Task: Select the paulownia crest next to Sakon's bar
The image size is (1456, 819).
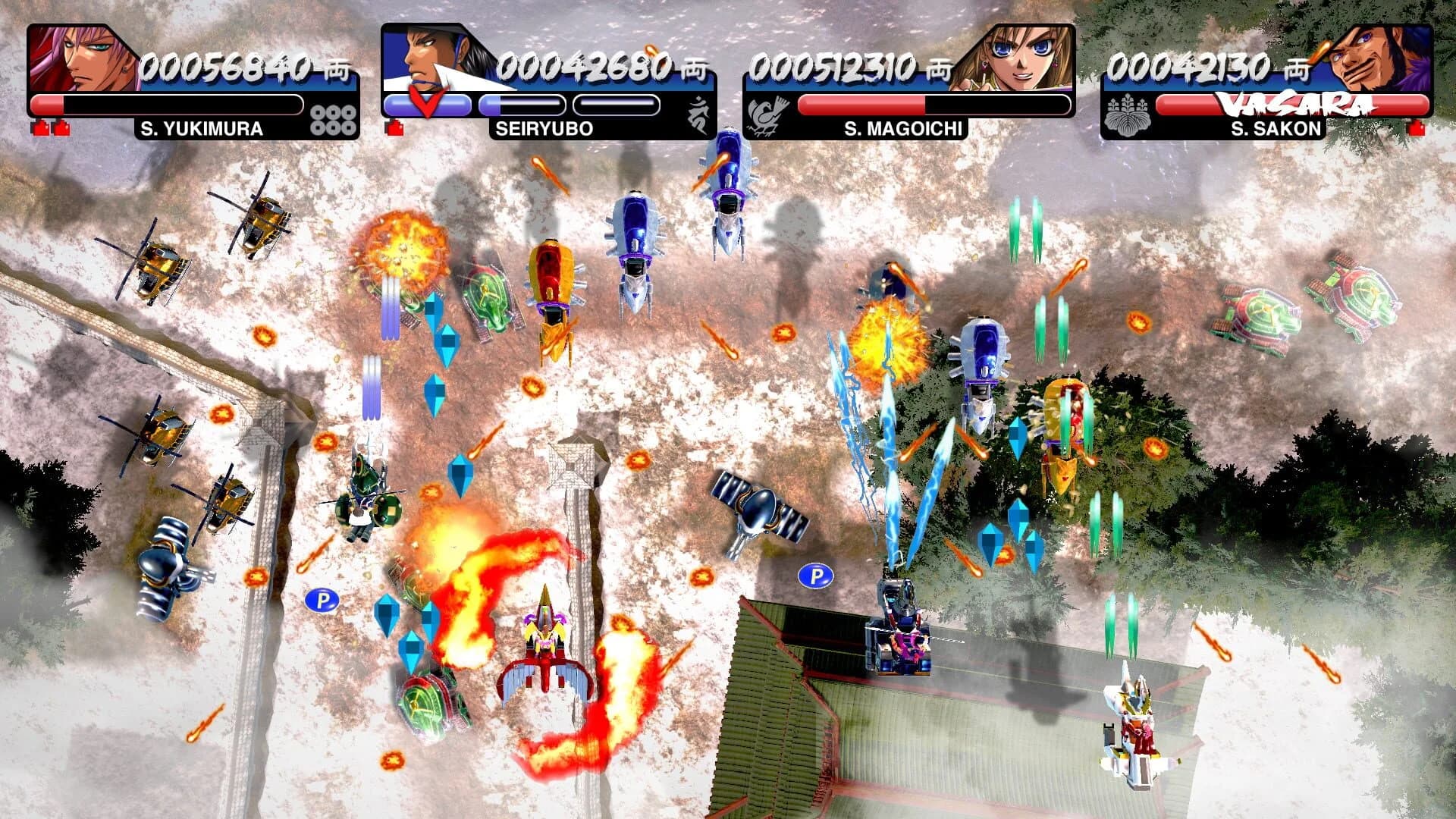Action: 1128,114
